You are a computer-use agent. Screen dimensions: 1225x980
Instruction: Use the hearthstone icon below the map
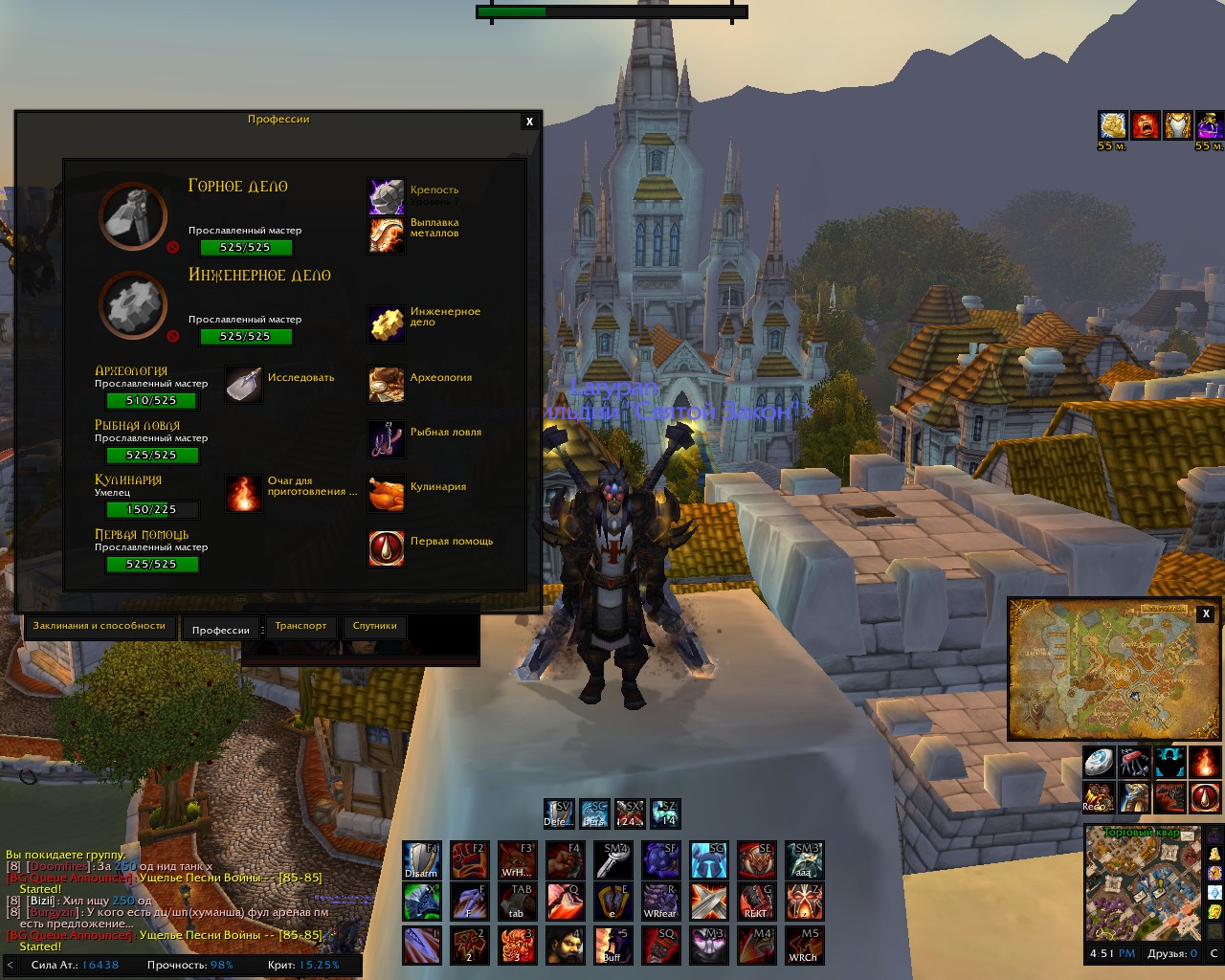click(1099, 763)
